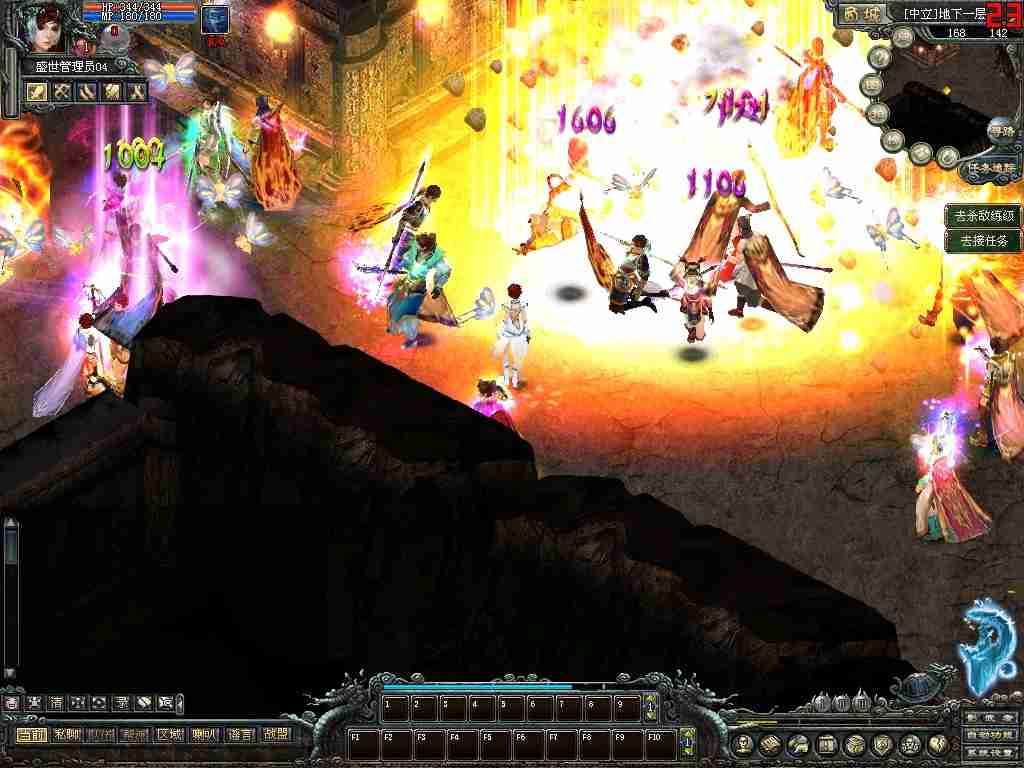This screenshot has width=1024, height=768.
Task: Switch to 谣言 rumor chat tab
Action: [240, 735]
